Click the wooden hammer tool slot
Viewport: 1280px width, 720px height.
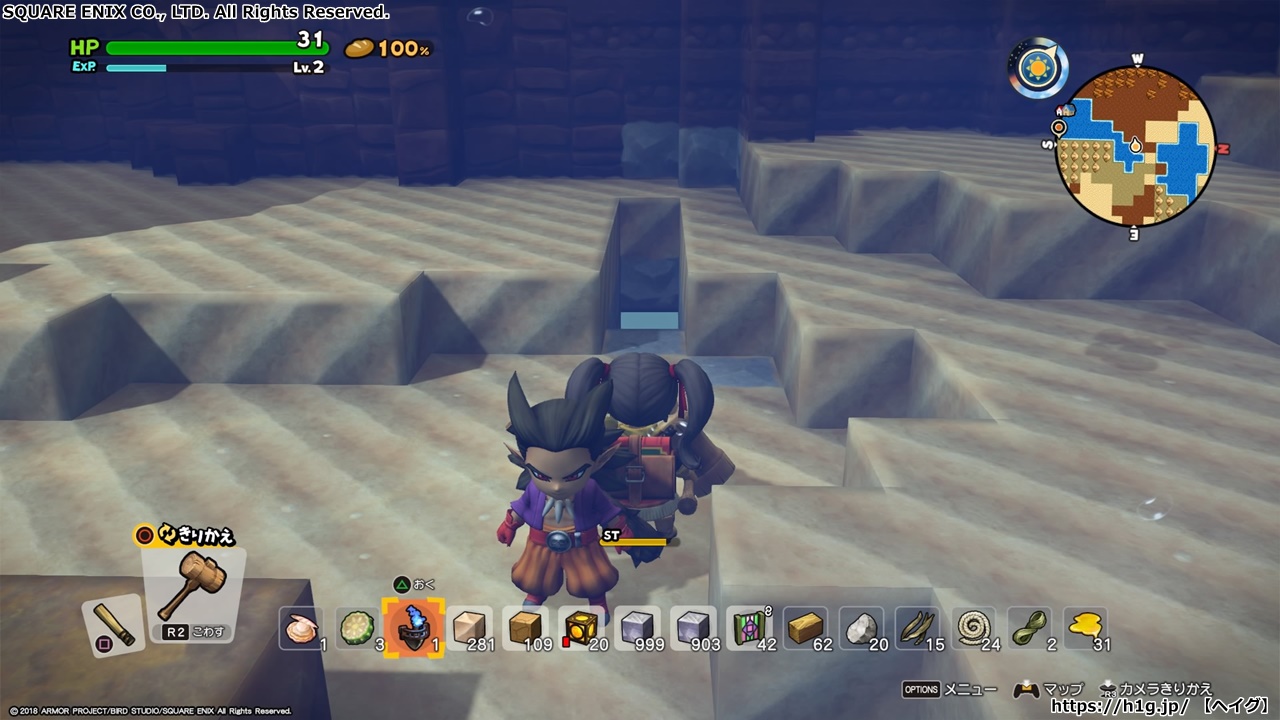coord(191,587)
